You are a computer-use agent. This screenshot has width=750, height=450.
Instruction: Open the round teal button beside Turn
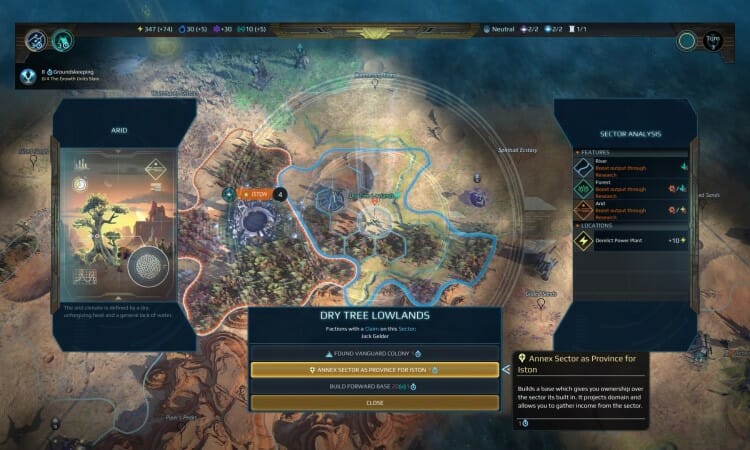coord(686,41)
